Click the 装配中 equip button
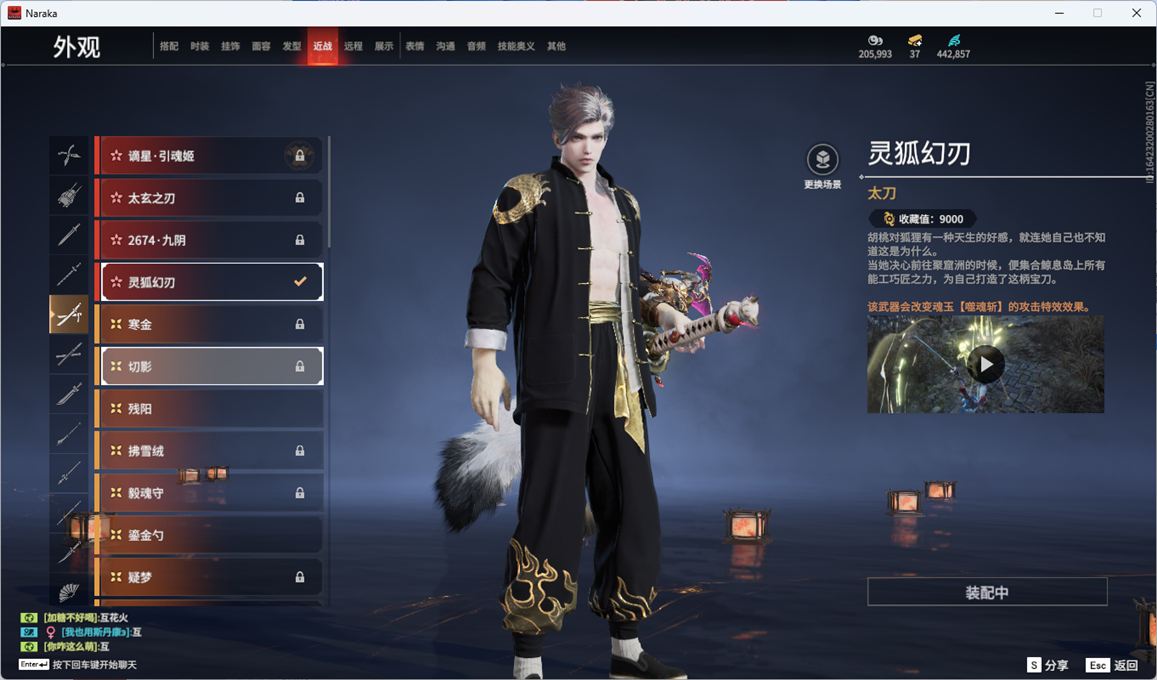 click(986, 592)
